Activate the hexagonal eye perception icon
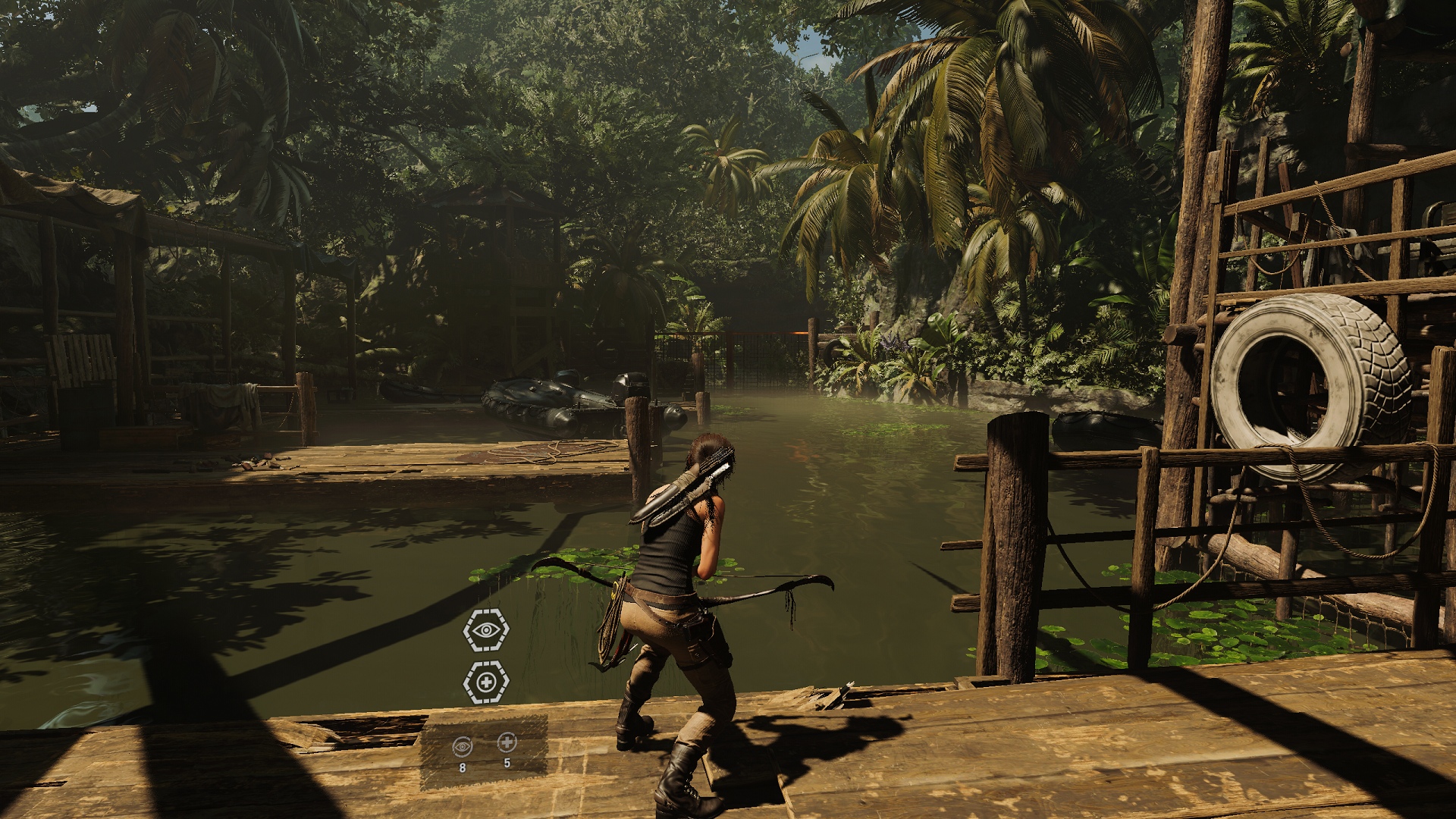The image size is (1456, 819). (486, 629)
